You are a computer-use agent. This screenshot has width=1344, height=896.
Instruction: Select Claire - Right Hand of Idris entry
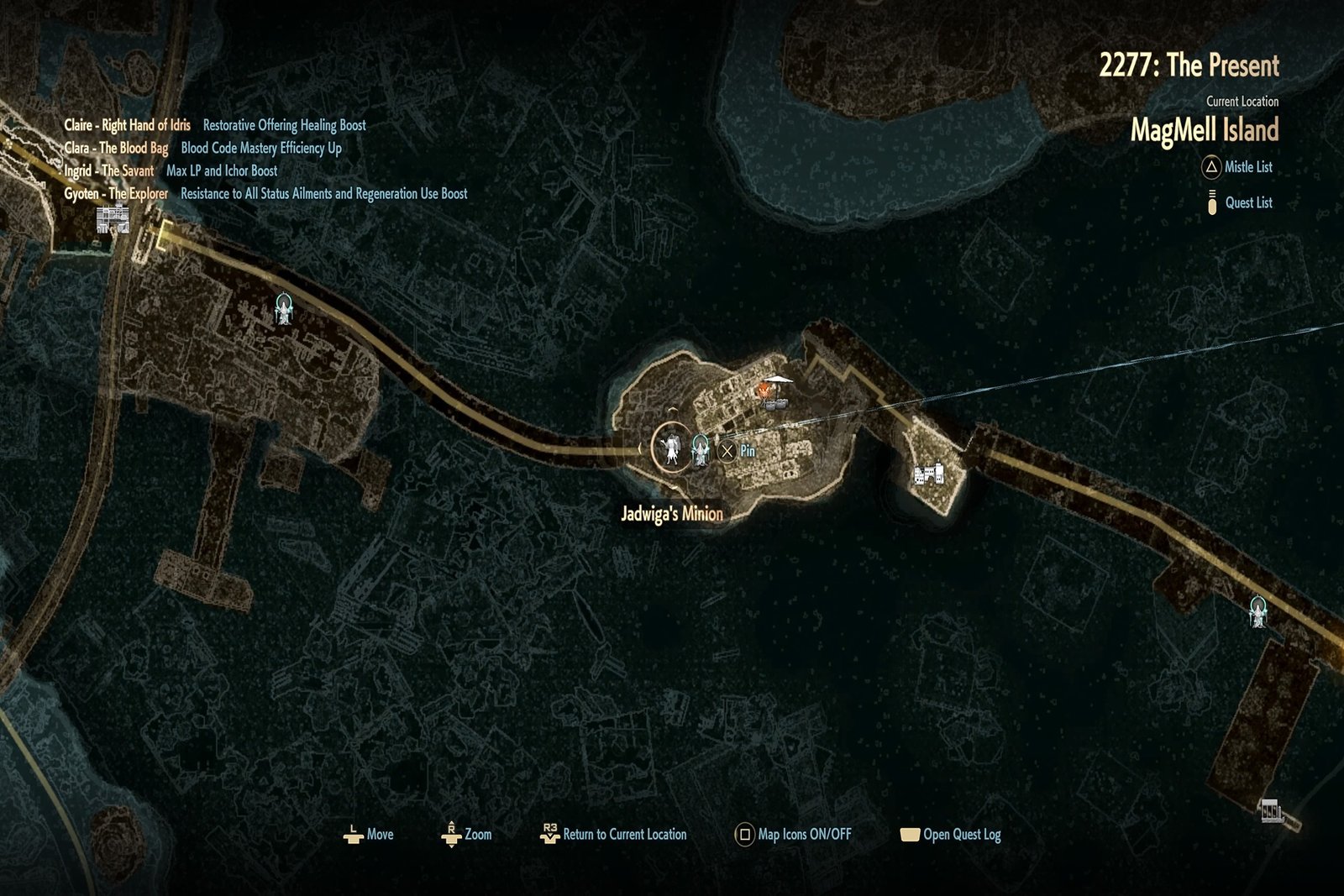pyautogui.click(x=128, y=125)
